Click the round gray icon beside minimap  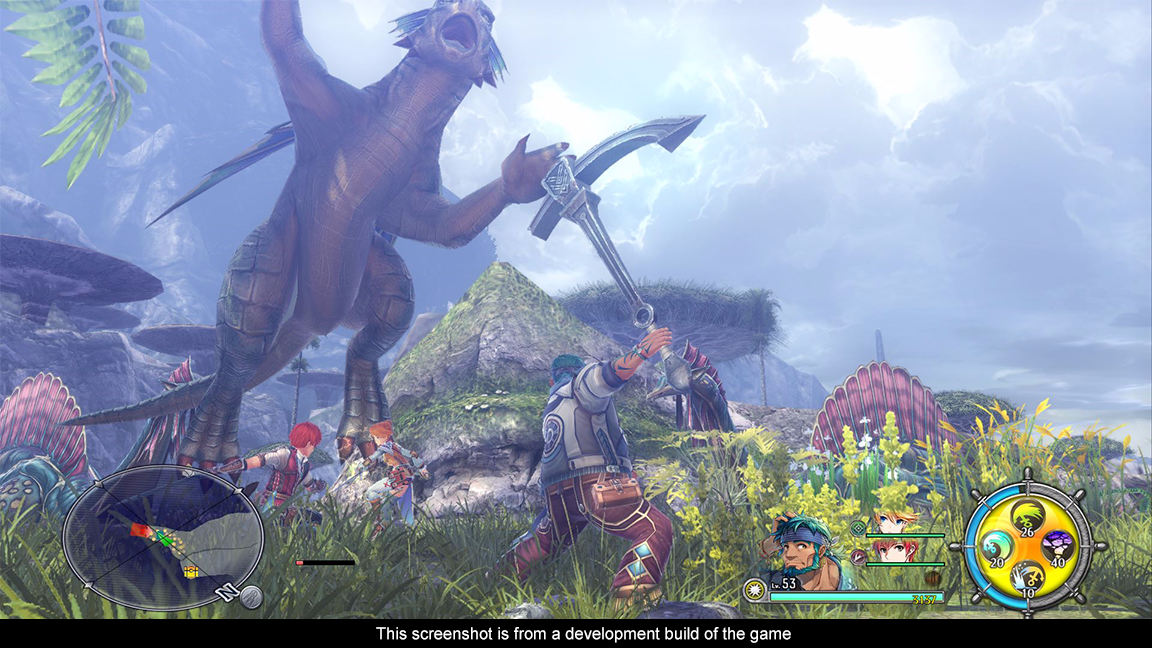tap(251, 597)
